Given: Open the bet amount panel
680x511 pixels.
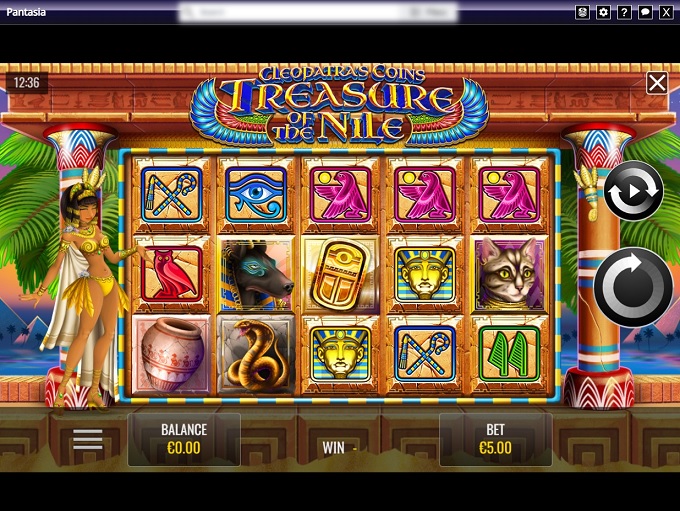Looking at the screenshot, I should coord(495,440).
